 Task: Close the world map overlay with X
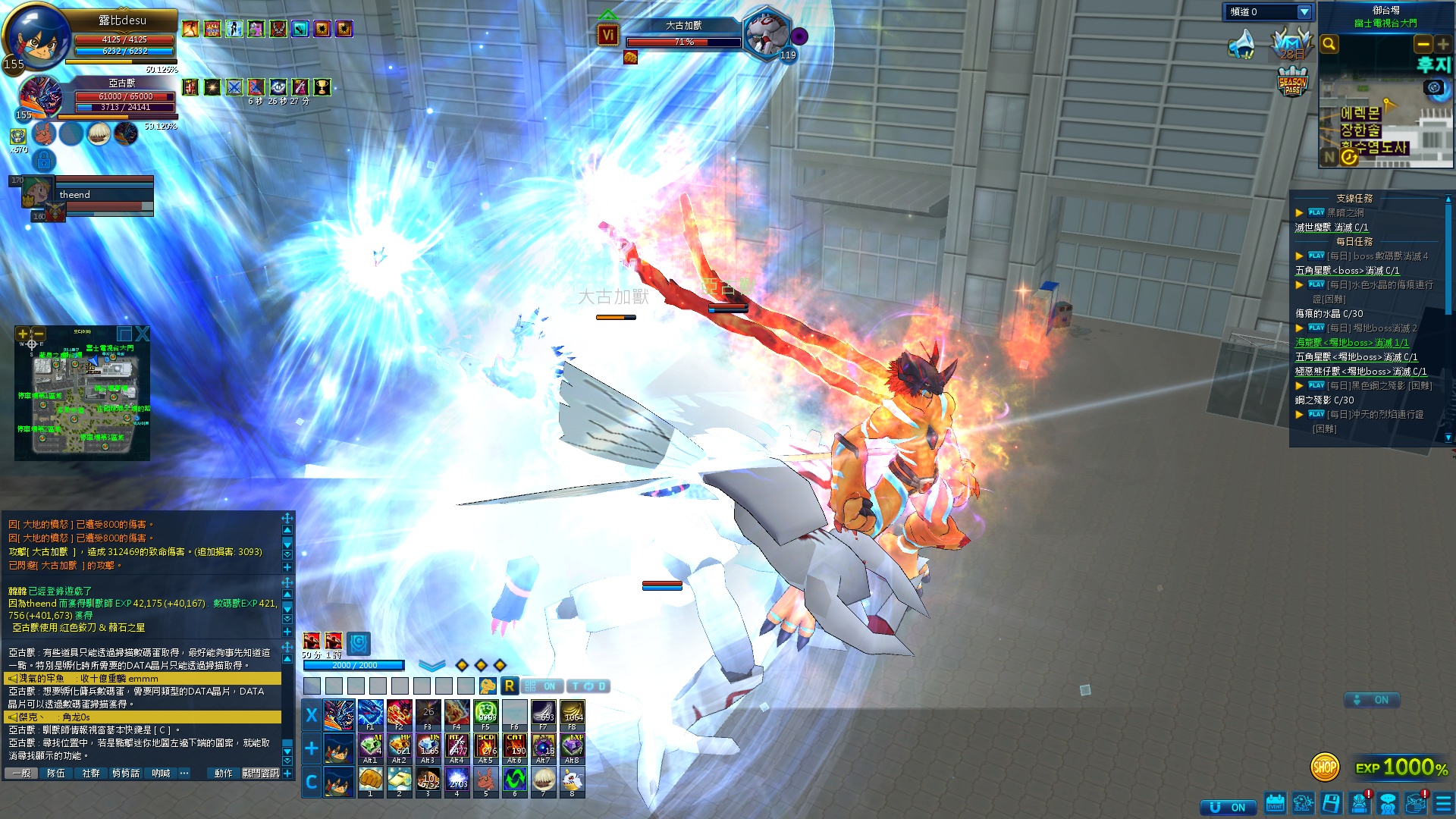142,334
